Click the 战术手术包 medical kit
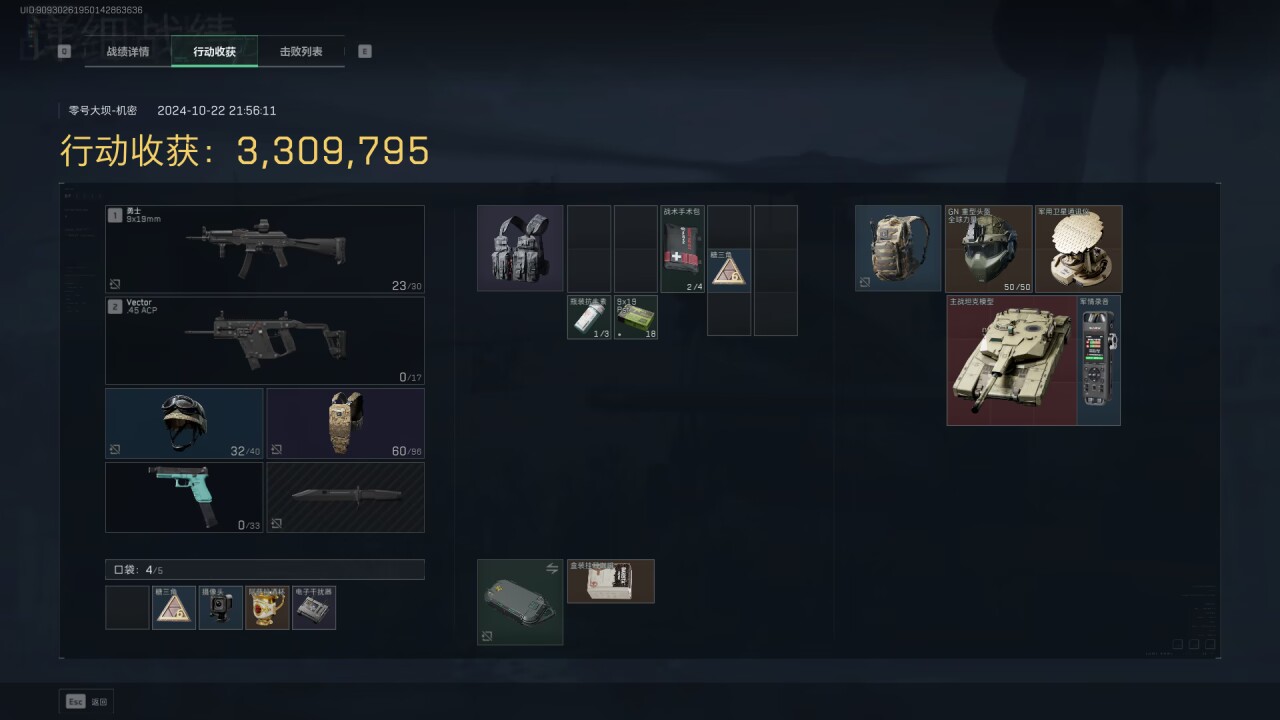The image size is (1280, 720). [683, 248]
